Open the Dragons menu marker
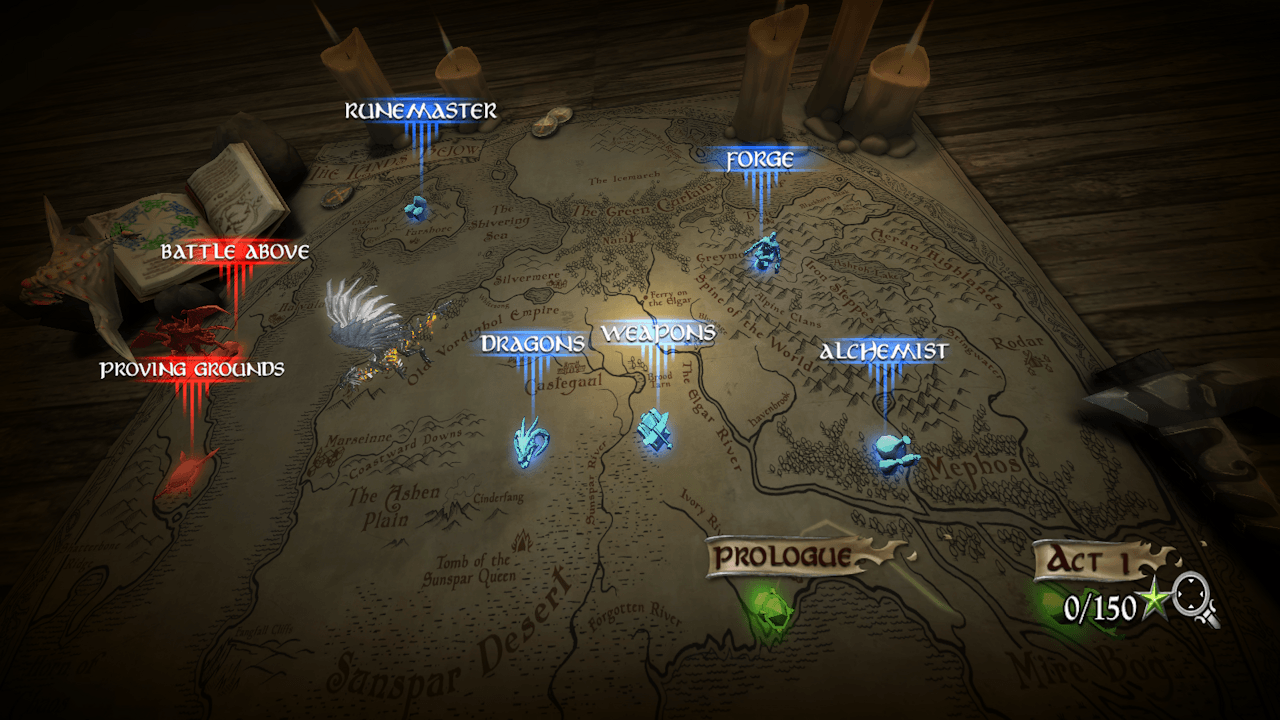 point(532,344)
